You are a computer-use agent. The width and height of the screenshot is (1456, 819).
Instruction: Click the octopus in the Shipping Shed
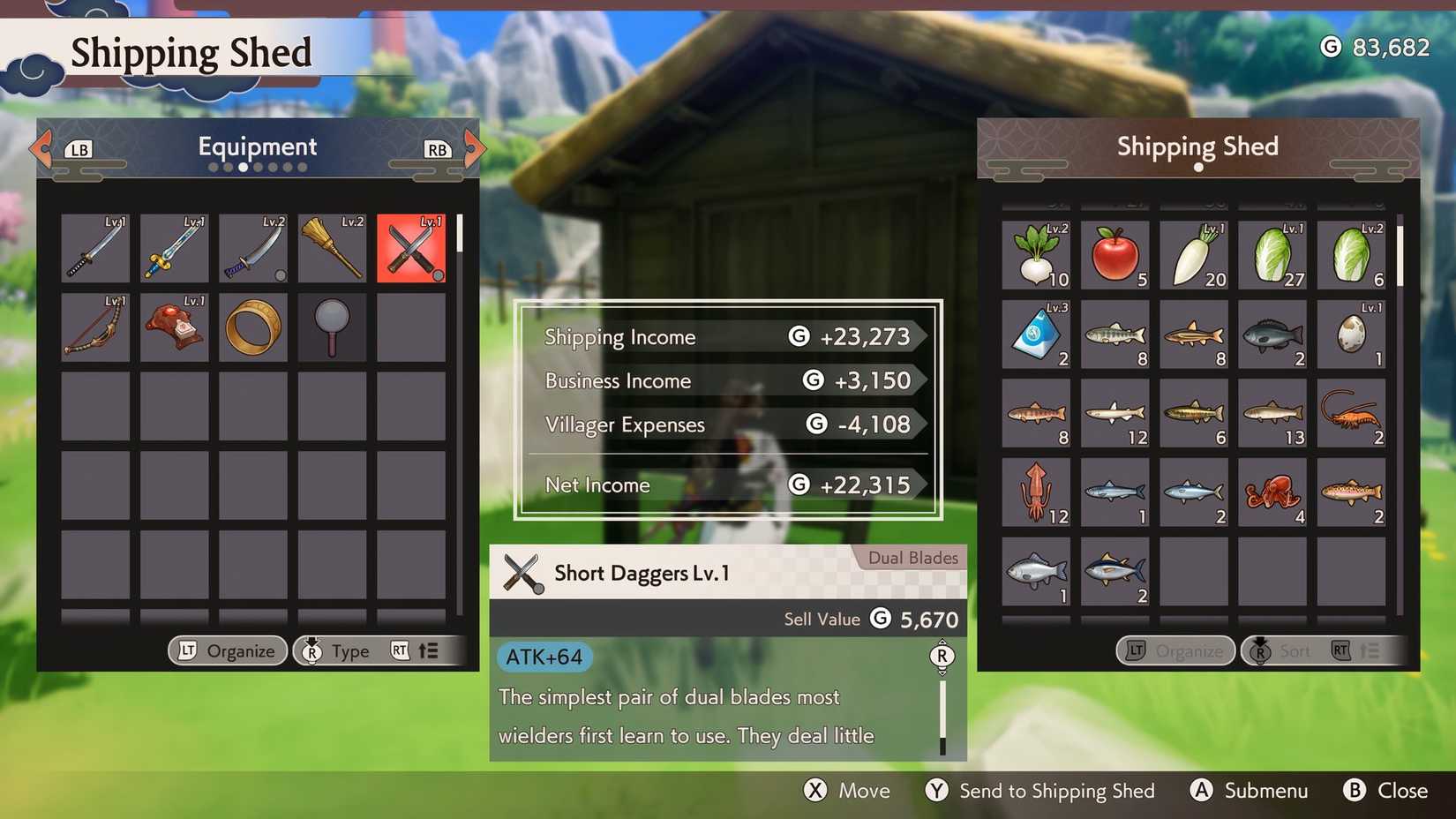[x=1273, y=493]
